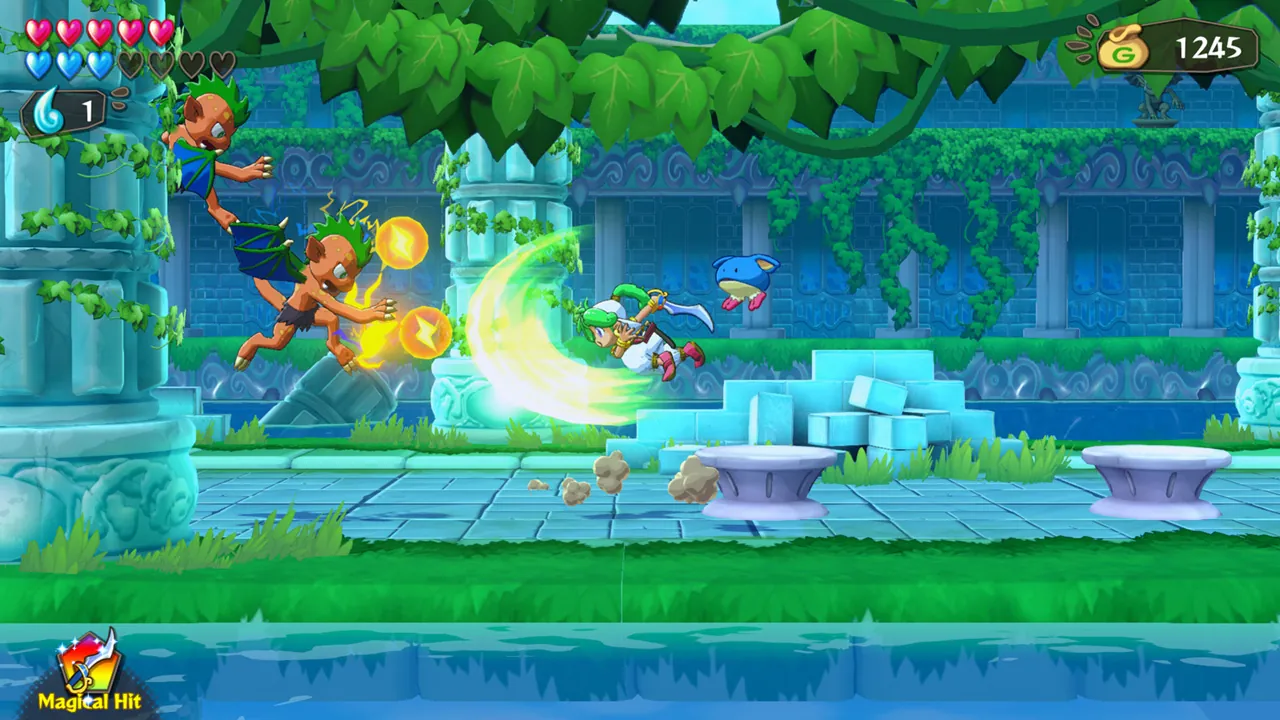Image resolution: width=1280 pixels, height=720 pixels.
Task: Click the first pink heart icon
Action: pos(37,31)
